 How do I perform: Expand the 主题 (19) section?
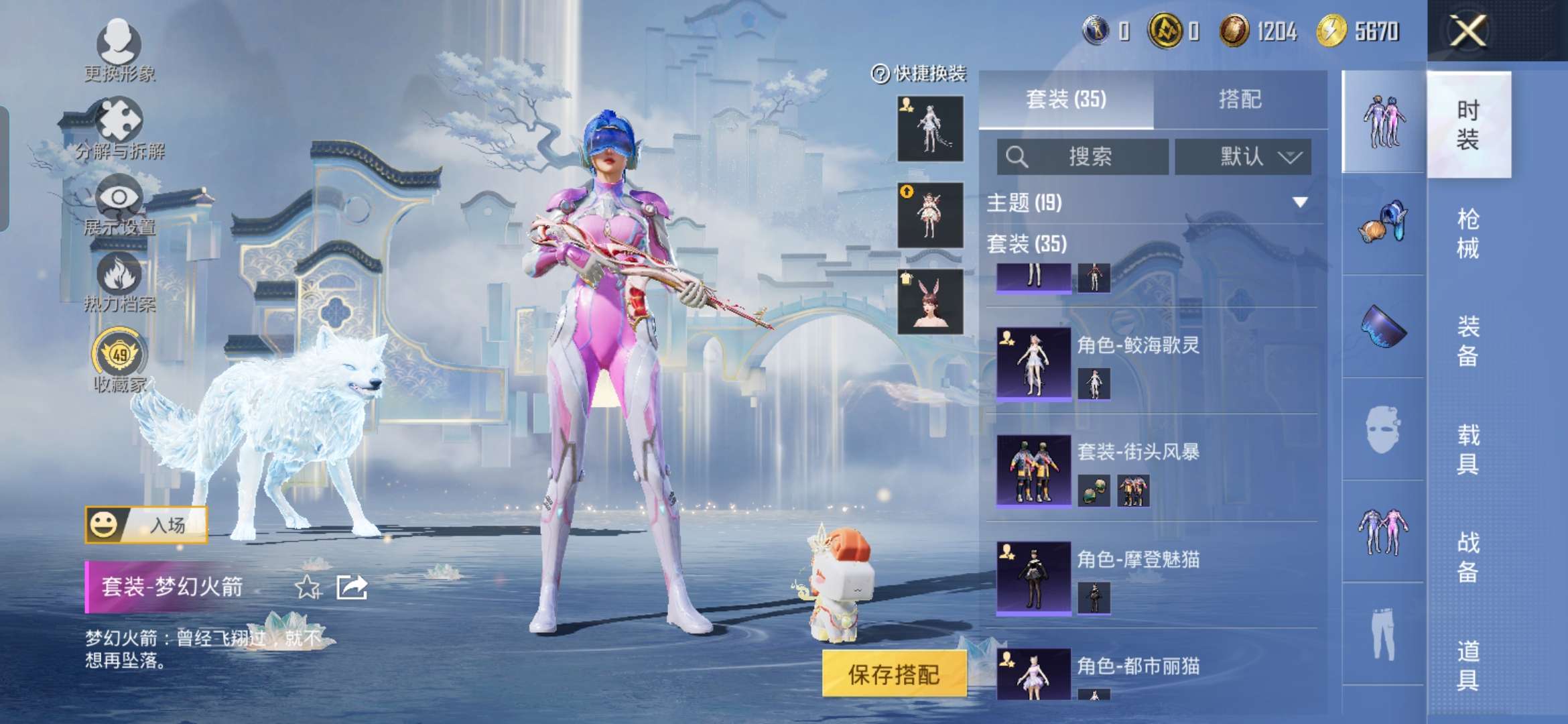click(1299, 202)
